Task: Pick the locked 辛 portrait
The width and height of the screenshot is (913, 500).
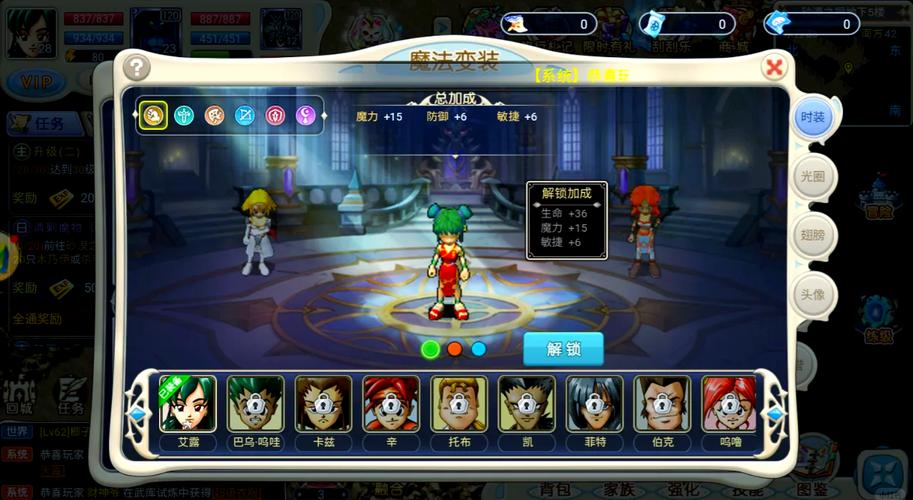Action: [x=391, y=404]
